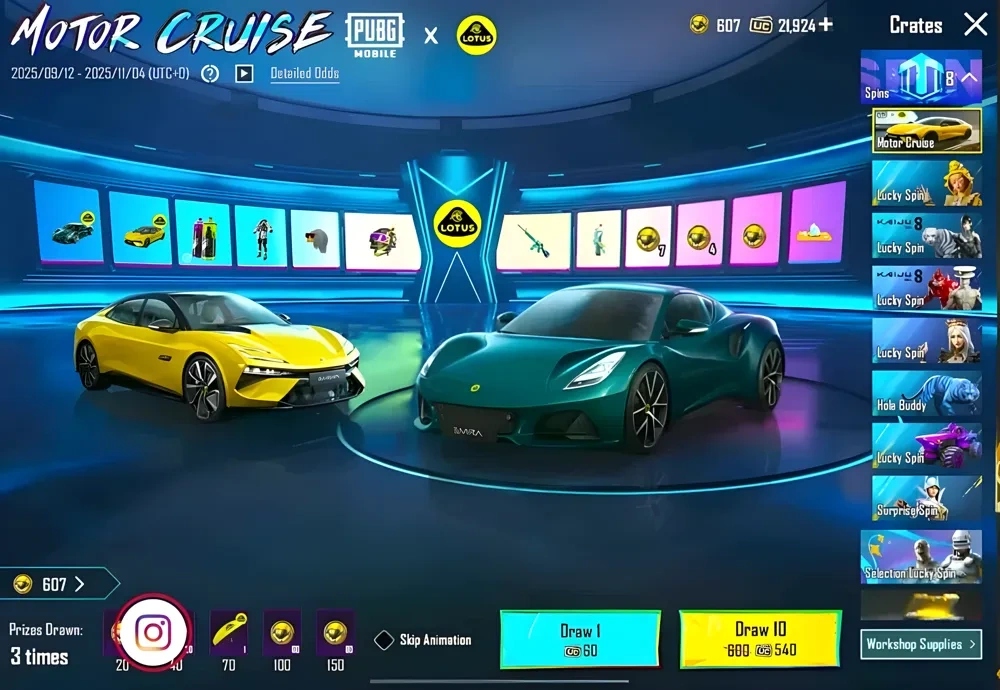The width and height of the screenshot is (1000, 690).
Task: Click the Instagram logo overlay
Action: 152,632
